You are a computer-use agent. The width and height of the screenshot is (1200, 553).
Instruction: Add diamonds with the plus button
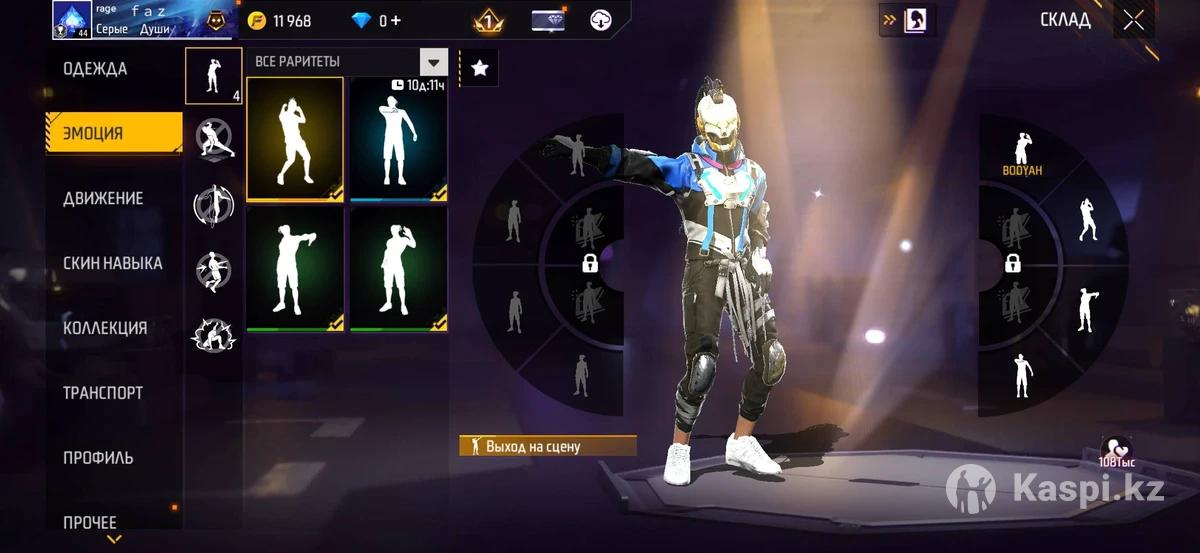pos(395,21)
